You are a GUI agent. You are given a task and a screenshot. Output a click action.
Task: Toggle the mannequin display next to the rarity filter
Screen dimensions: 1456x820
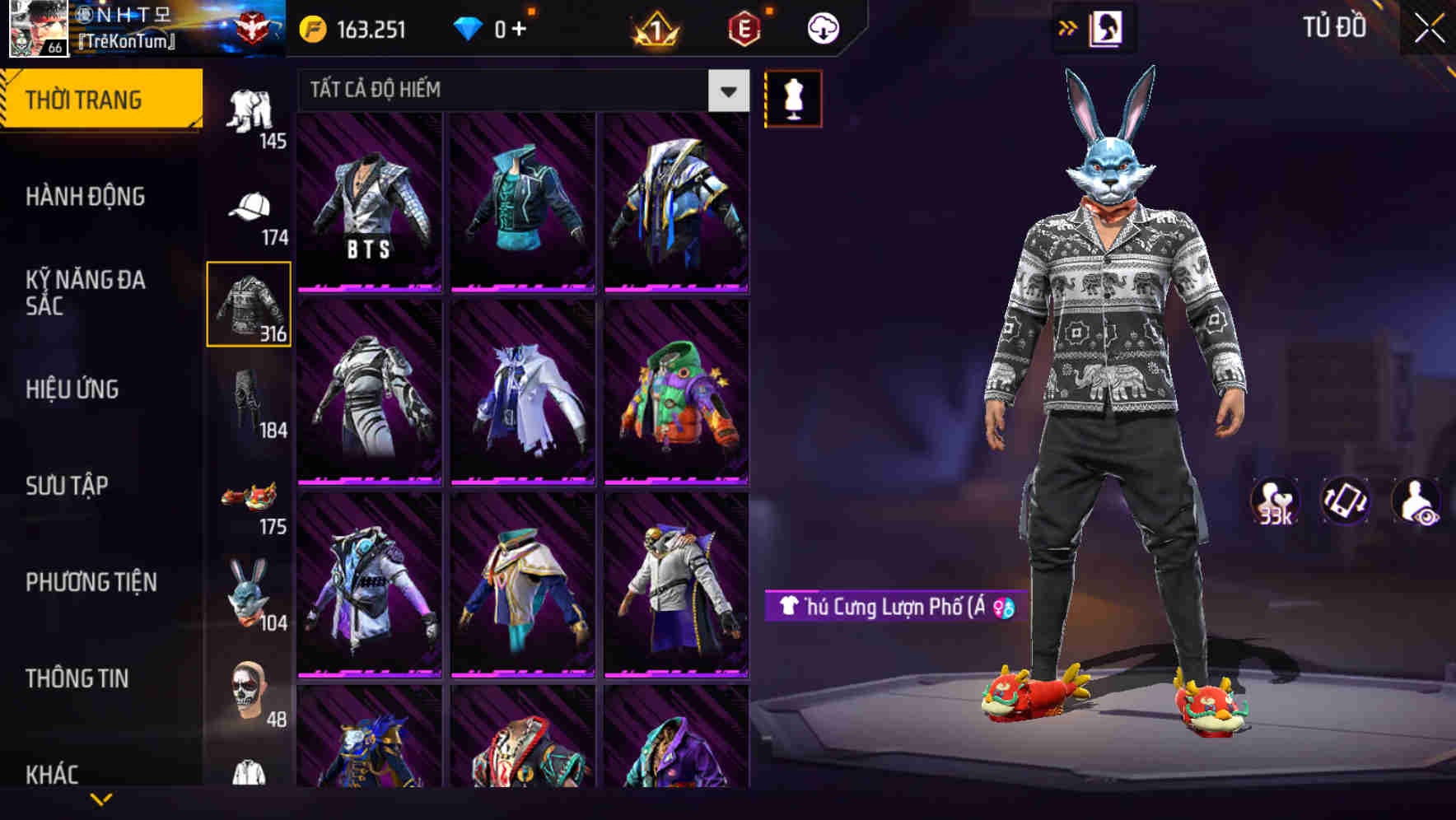(793, 97)
